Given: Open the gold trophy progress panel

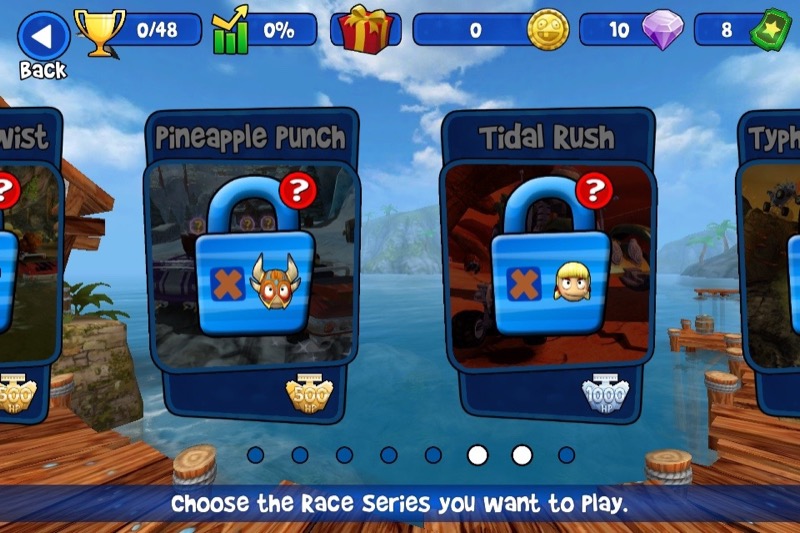Looking at the screenshot, I should click(x=100, y=31).
